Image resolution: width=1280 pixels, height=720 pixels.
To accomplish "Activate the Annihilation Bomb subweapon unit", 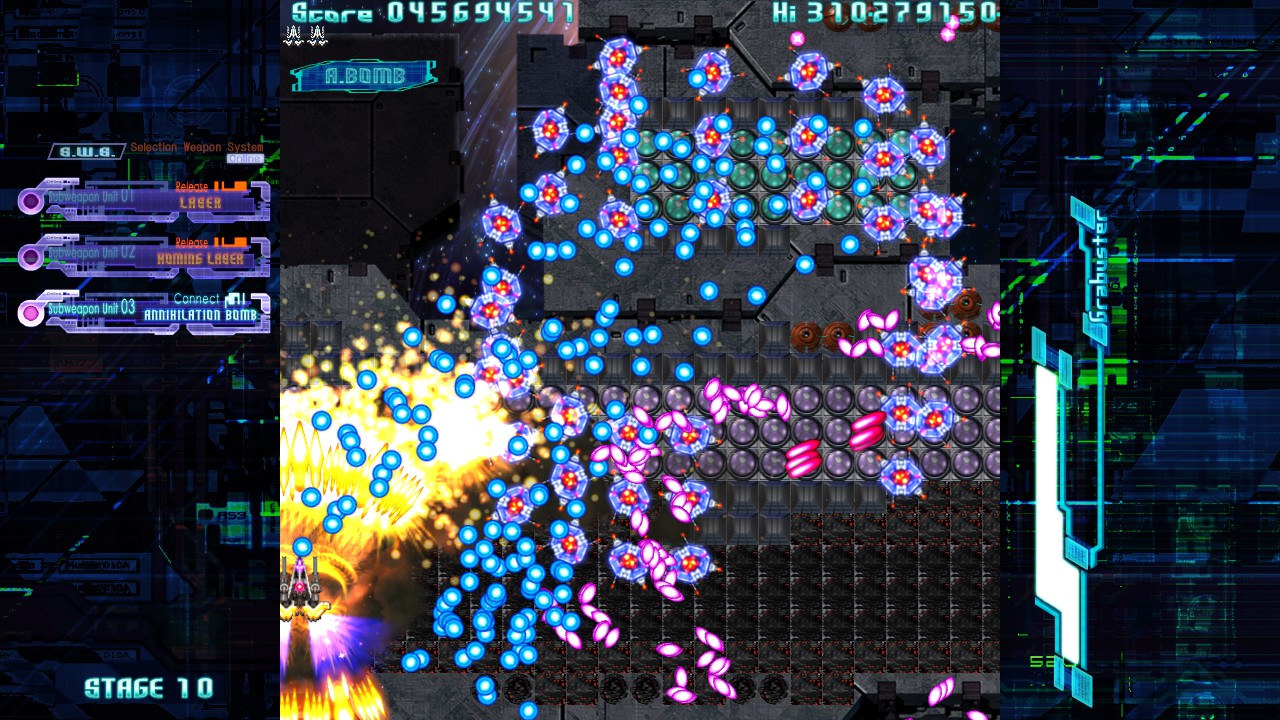I will pos(145,312).
